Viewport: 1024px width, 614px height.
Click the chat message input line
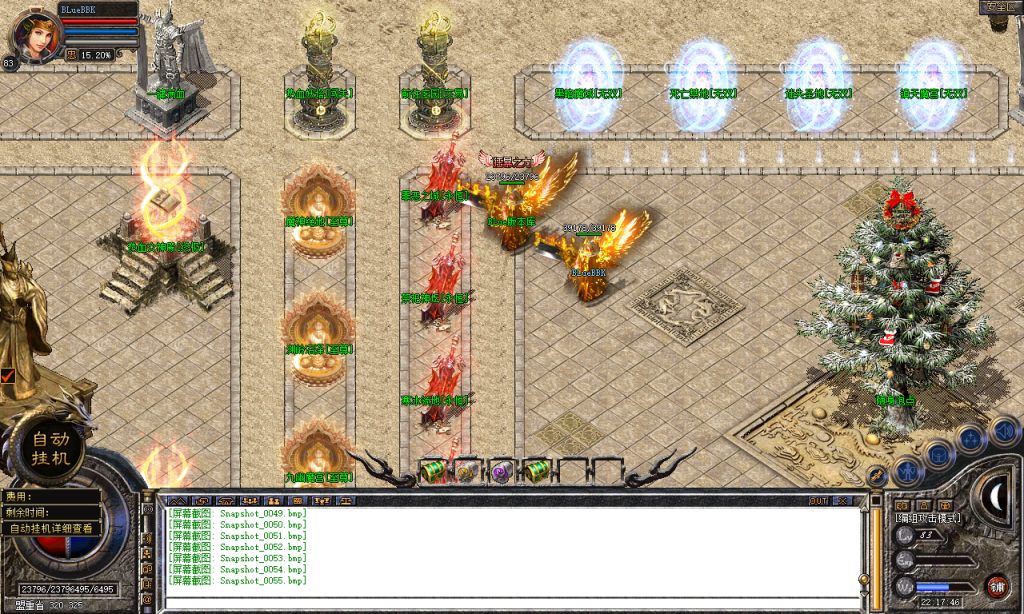(x=510, y=602)
